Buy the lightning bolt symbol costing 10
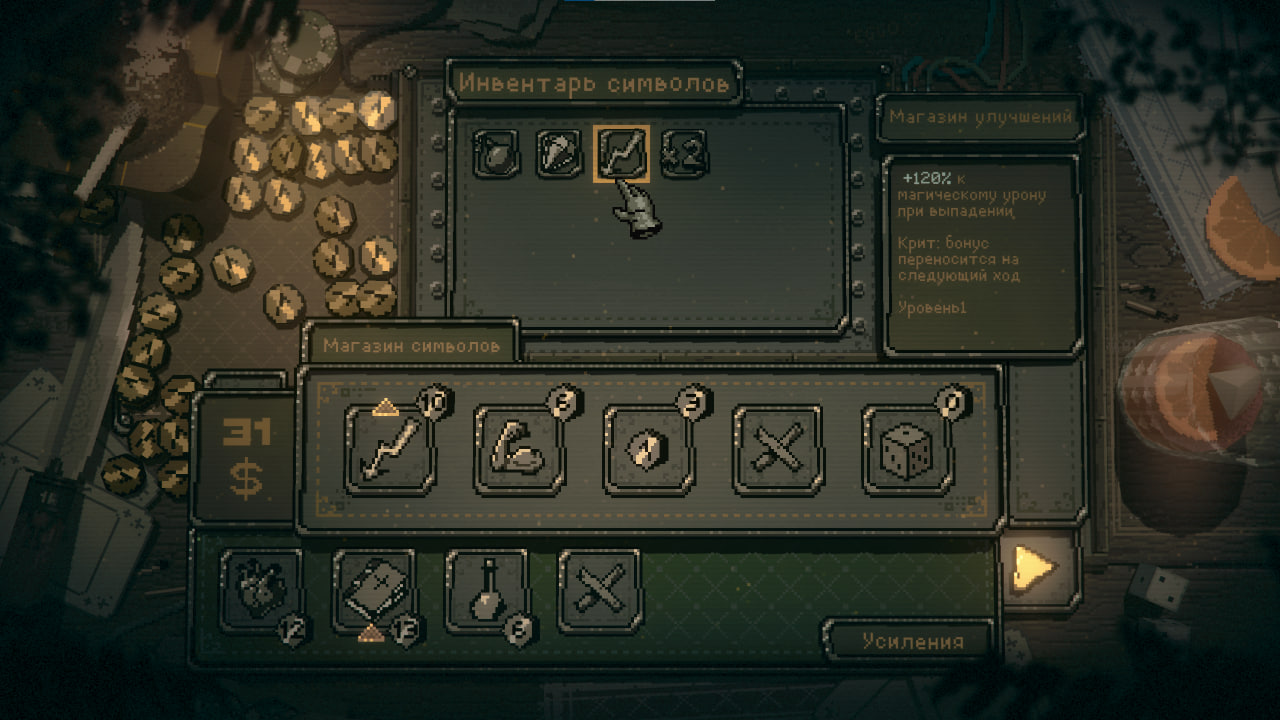Image resolution: width=1280 pixels, height=720 pixels. [390, 450]
